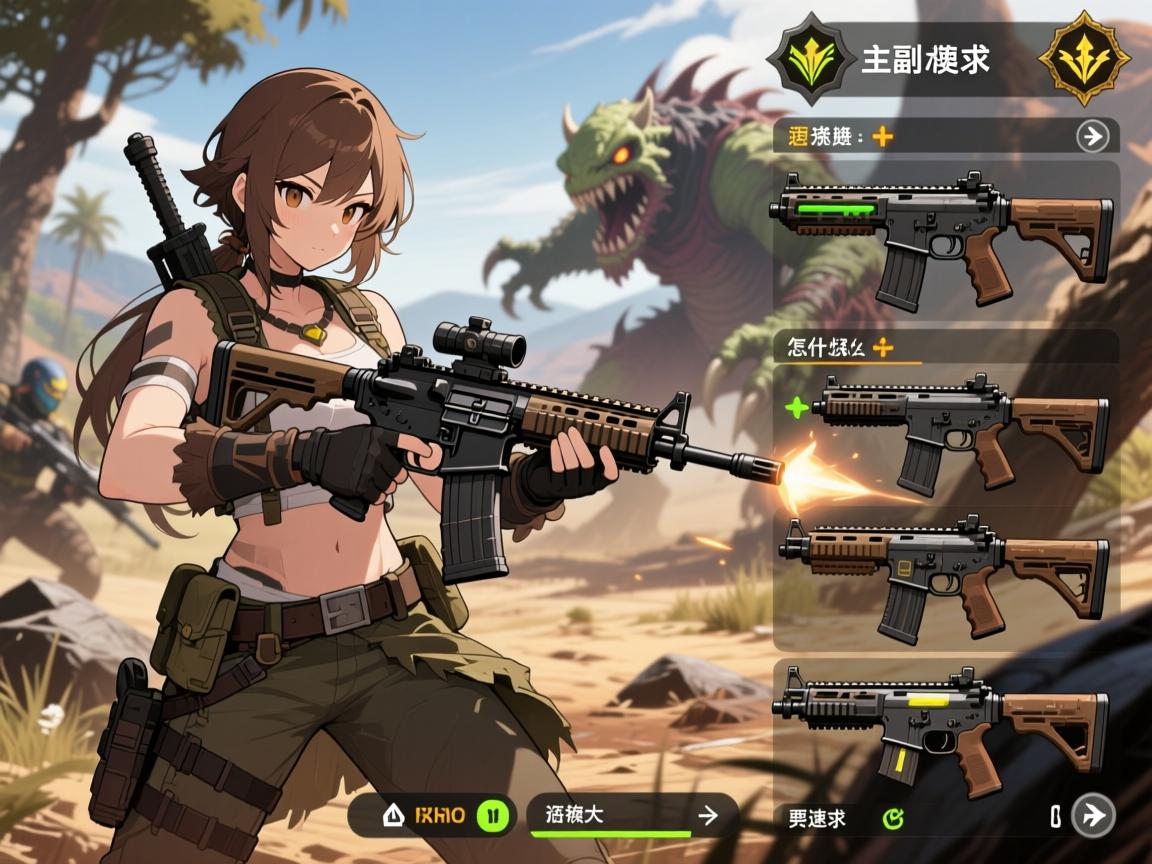
Task: Click the orange plus in the second section header
Action: coord(883,347)
